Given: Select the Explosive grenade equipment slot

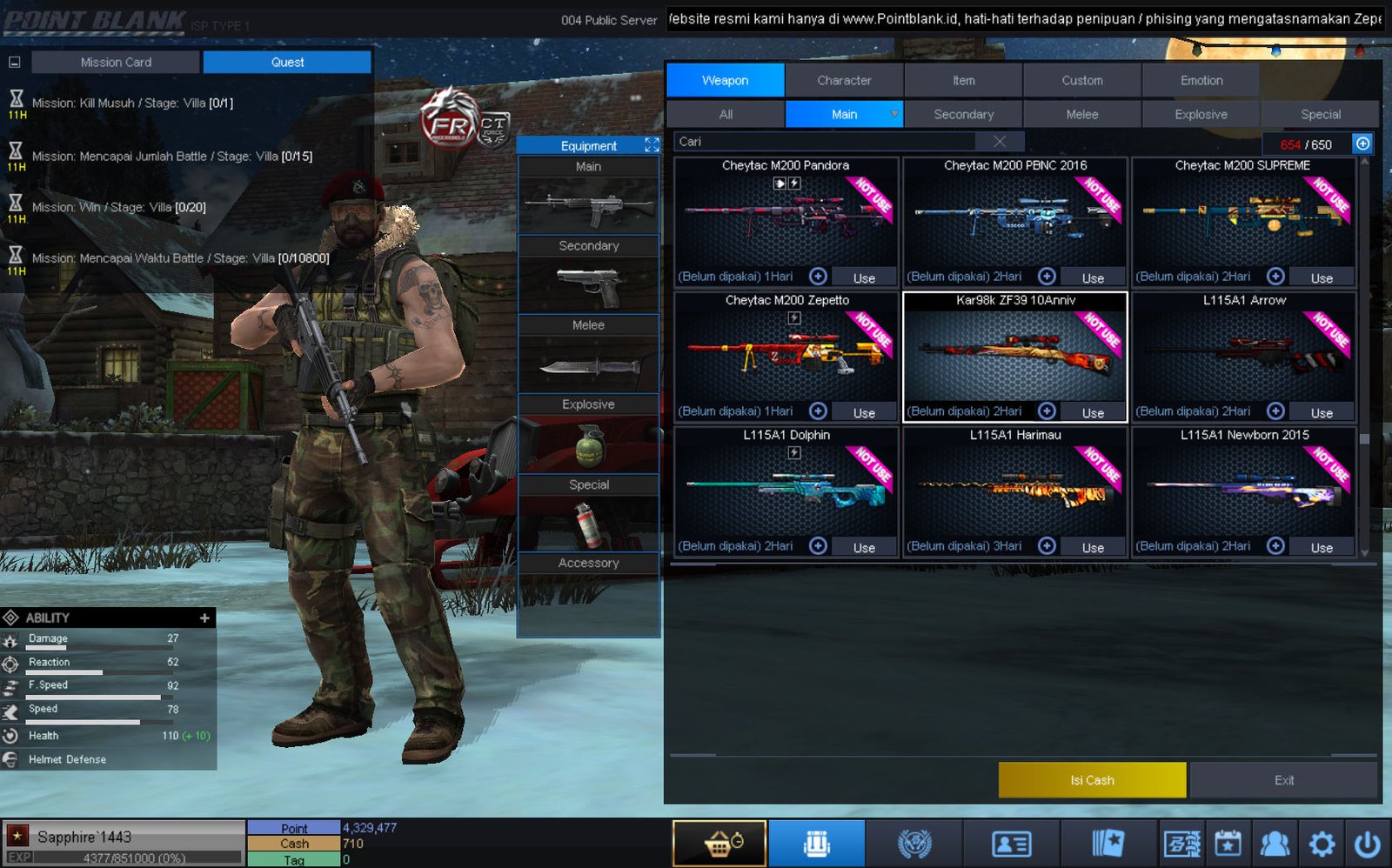Looking at the screenshot, I should (x=589, y=444).
